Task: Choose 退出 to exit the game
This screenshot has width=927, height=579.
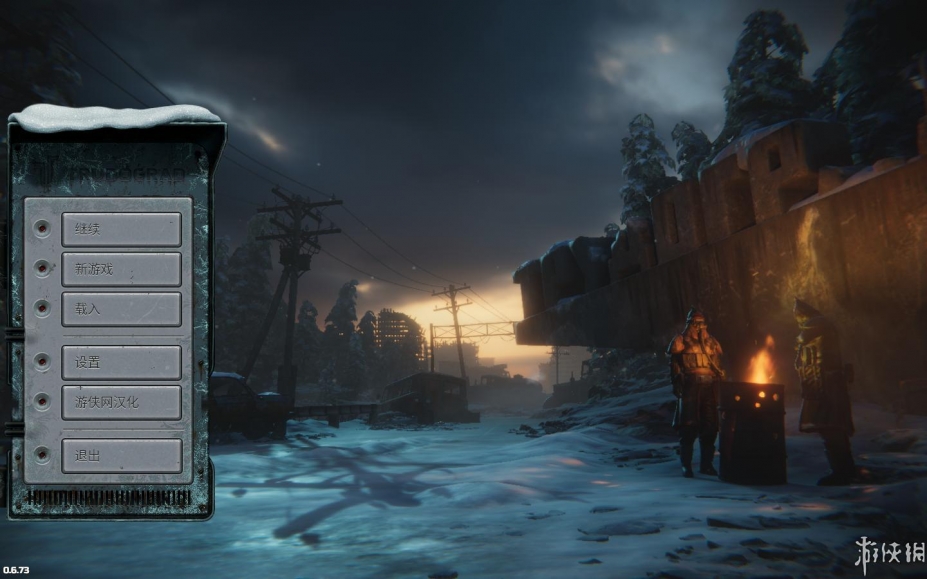Action: 121,455
